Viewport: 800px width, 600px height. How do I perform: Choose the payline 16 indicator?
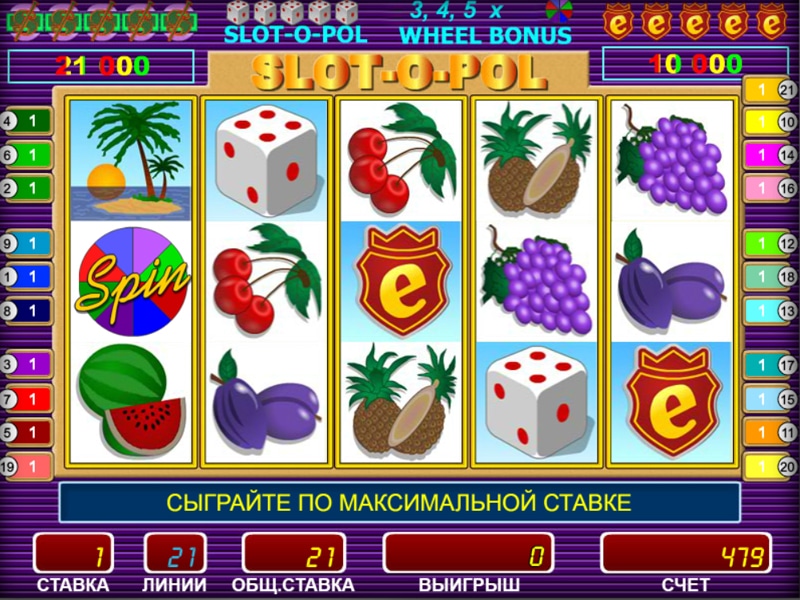(x=770, y=188)
